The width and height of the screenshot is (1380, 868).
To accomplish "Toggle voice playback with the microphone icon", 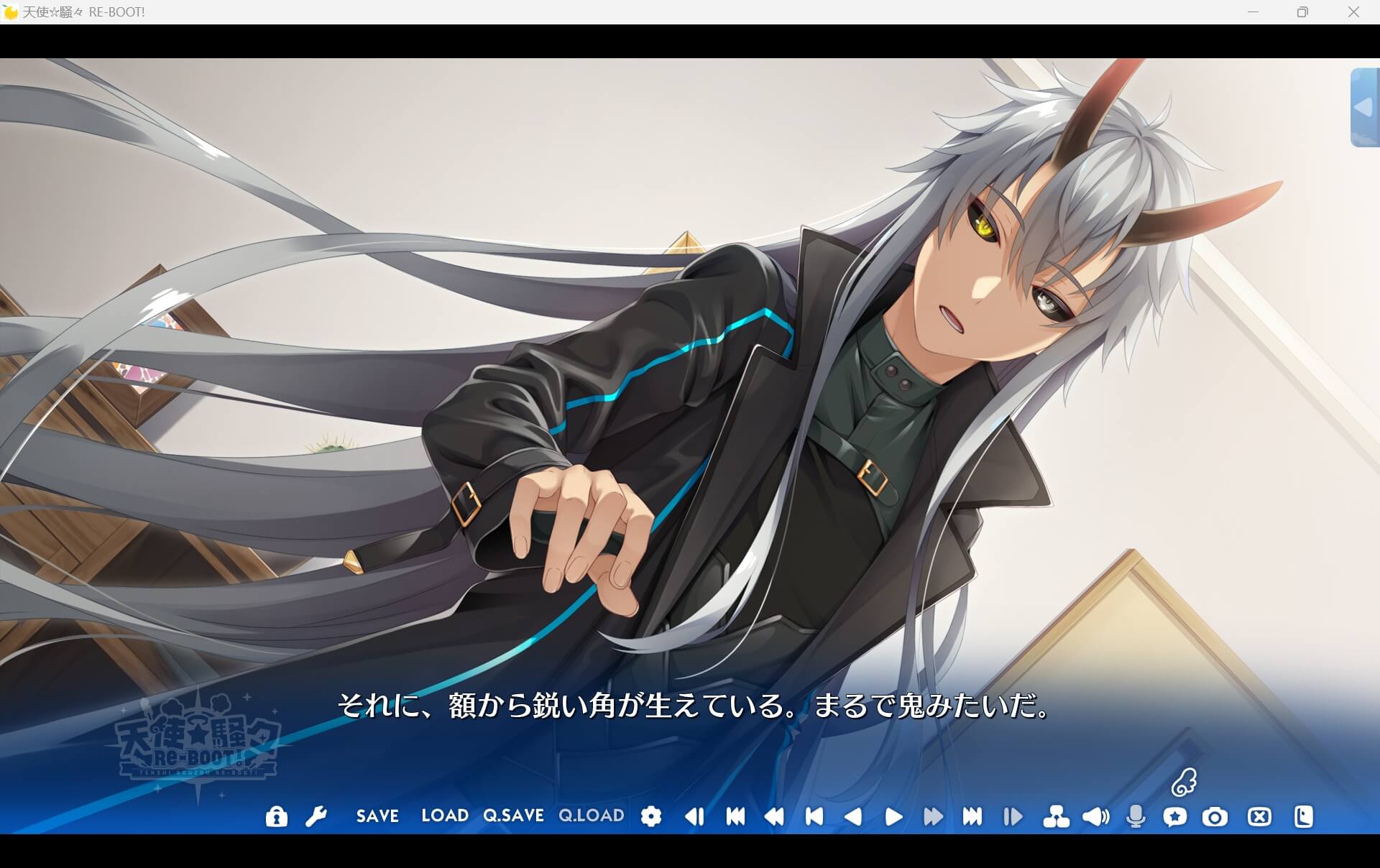I will pos(1136,816).
